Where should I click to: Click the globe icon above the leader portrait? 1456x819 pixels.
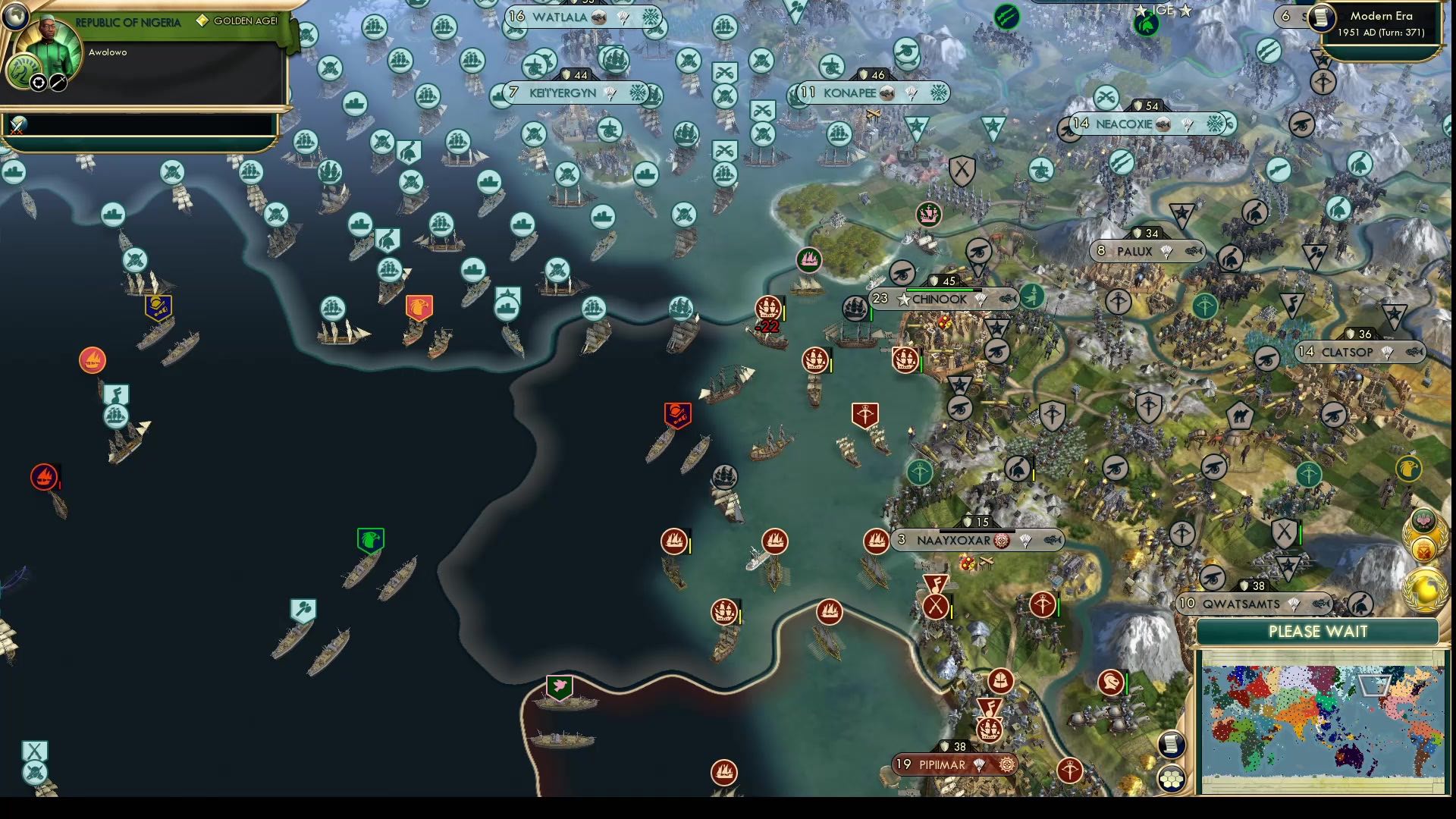coord(16,17)
